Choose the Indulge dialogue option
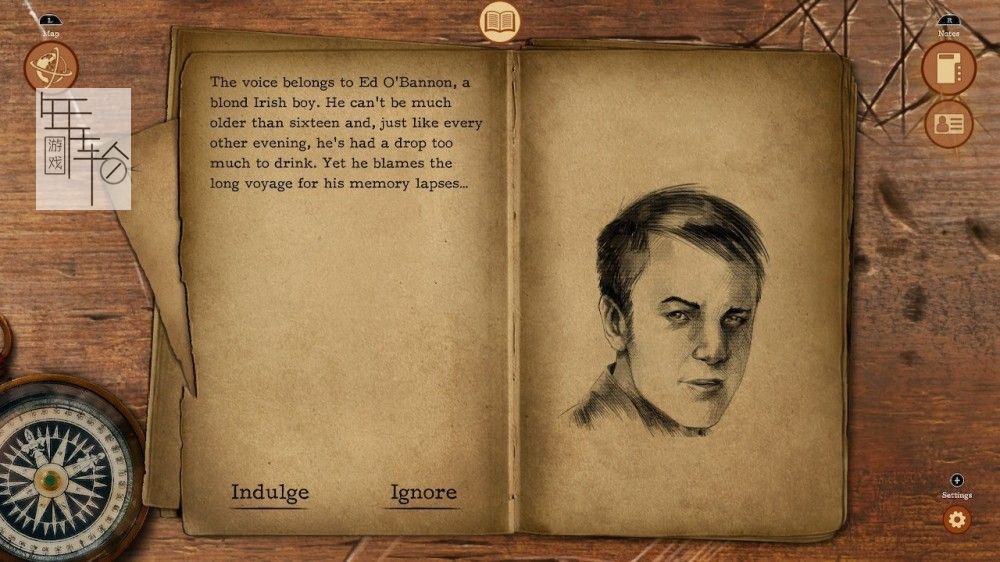 pyautogui.click(x=270, y=492)
